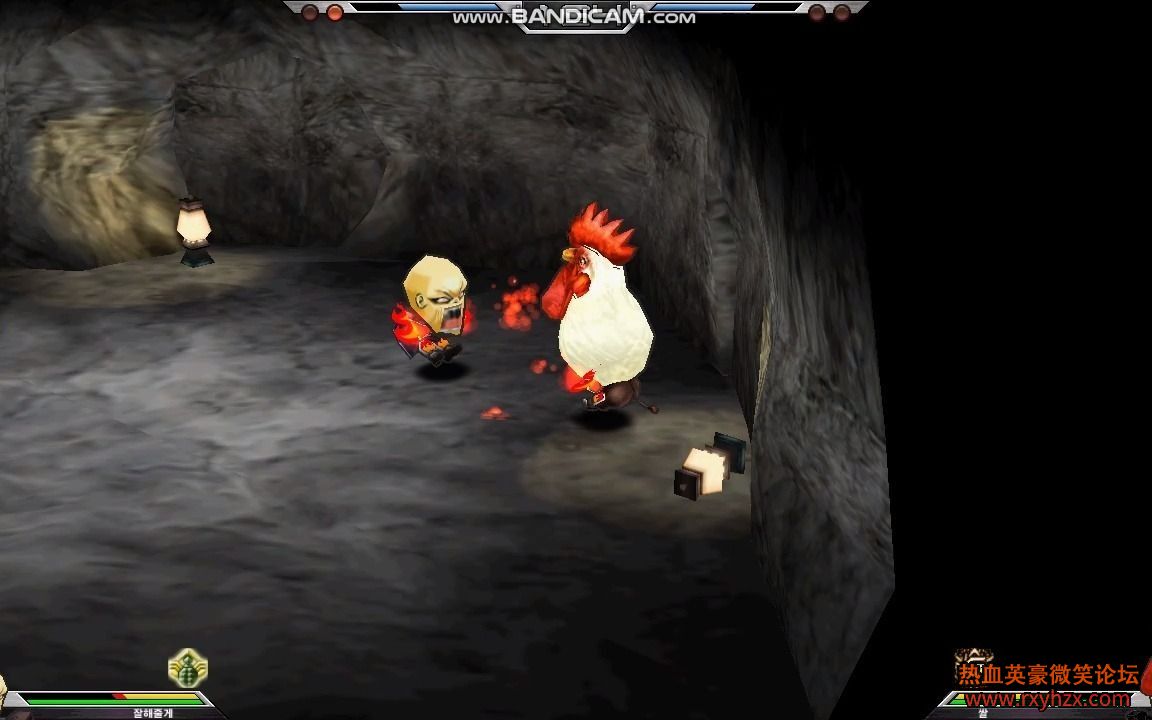The height and width of the screenshot is (720, 1152).
Task: Select the player name label 잘해줄게
Action: pyautogui.click(x=152, y=713)
